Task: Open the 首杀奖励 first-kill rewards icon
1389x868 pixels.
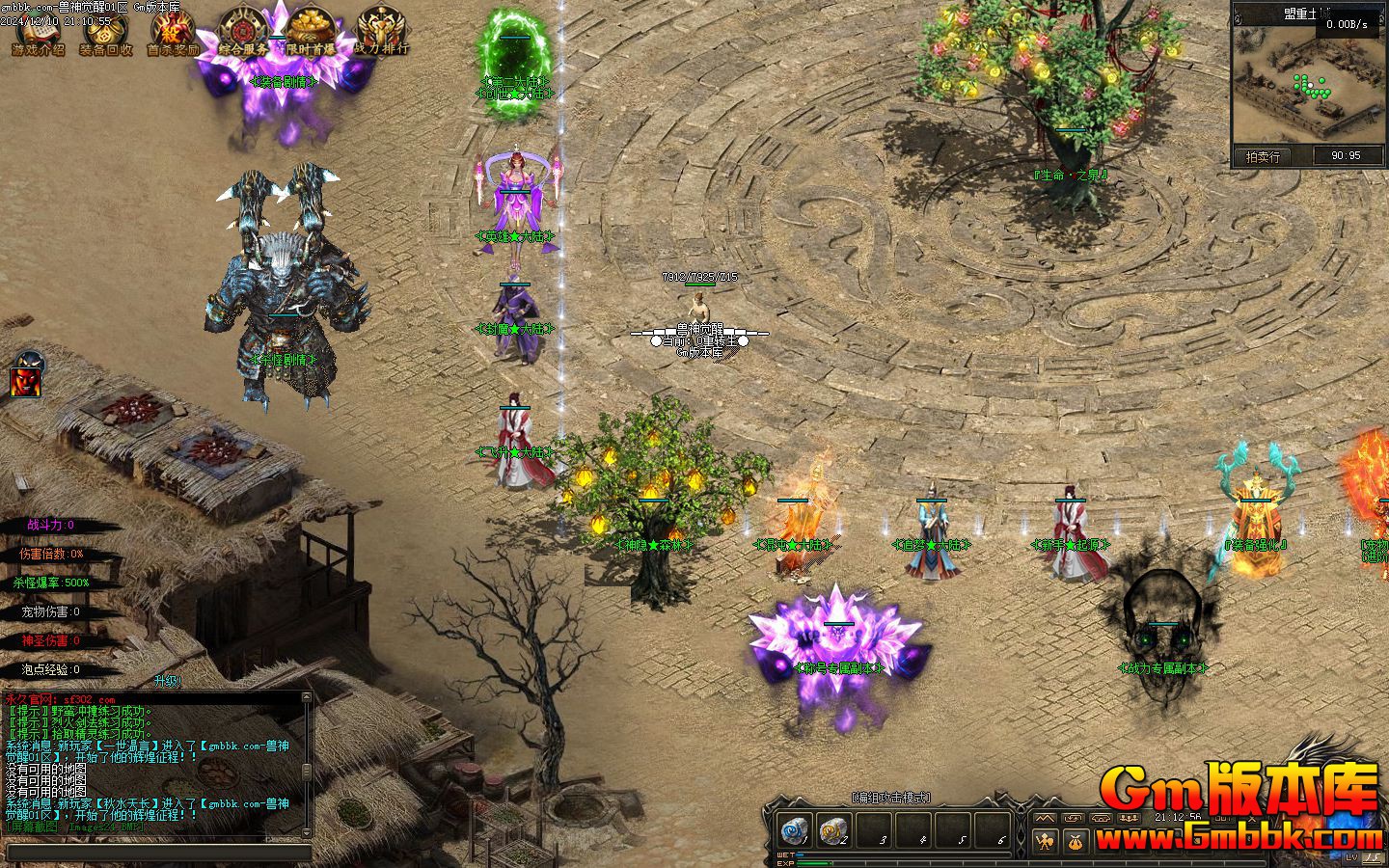Action: pos(173,35)
